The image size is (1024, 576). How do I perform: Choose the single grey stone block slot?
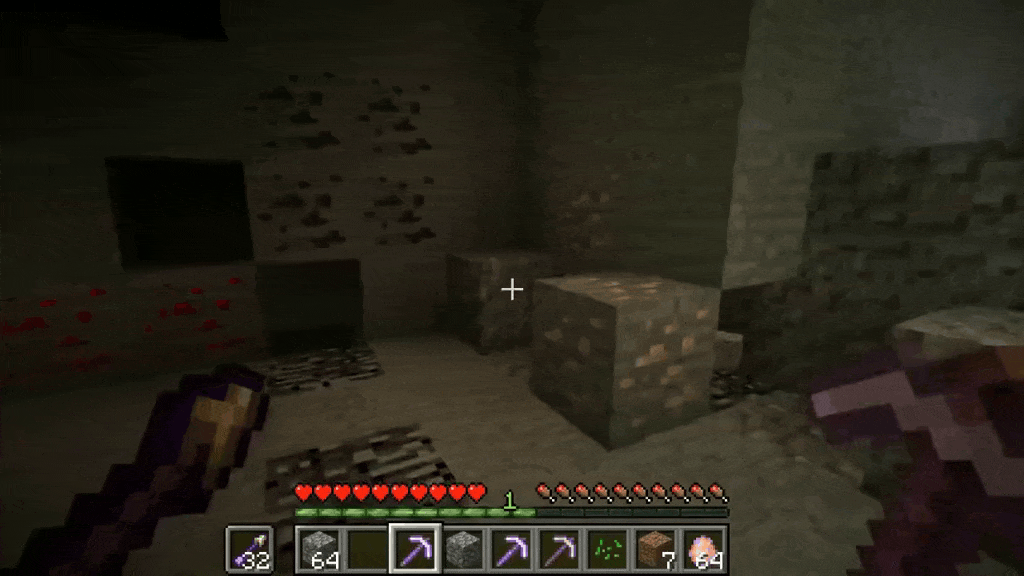462,549
